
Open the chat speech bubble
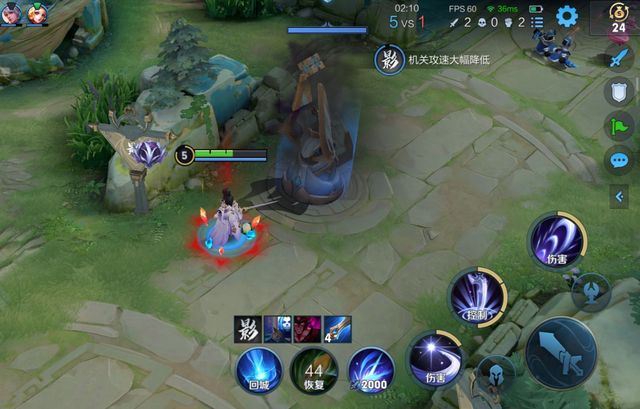[x=619, y=160]
